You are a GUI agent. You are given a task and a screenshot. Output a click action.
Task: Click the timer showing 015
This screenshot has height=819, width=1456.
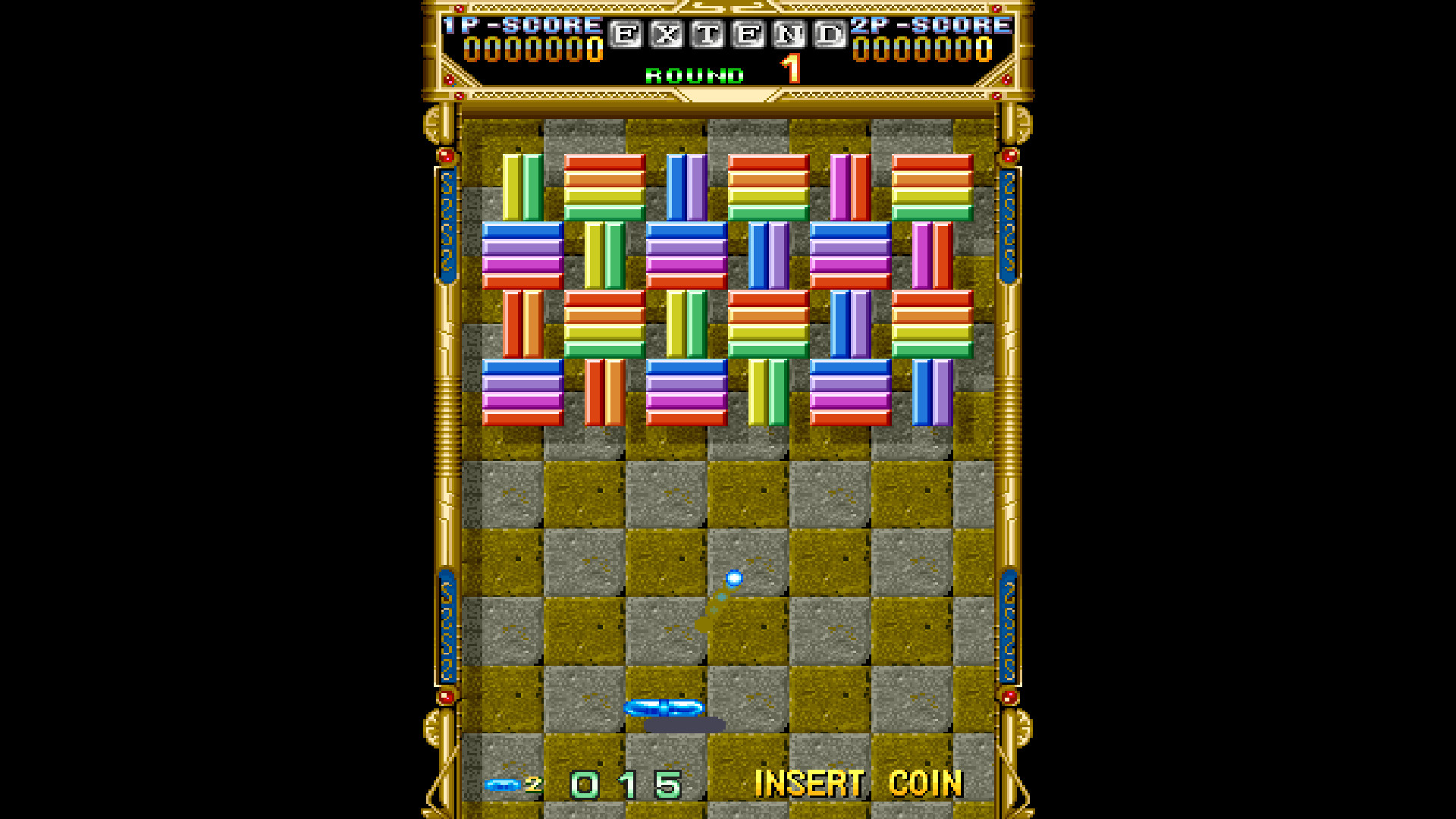pos(624,782)
